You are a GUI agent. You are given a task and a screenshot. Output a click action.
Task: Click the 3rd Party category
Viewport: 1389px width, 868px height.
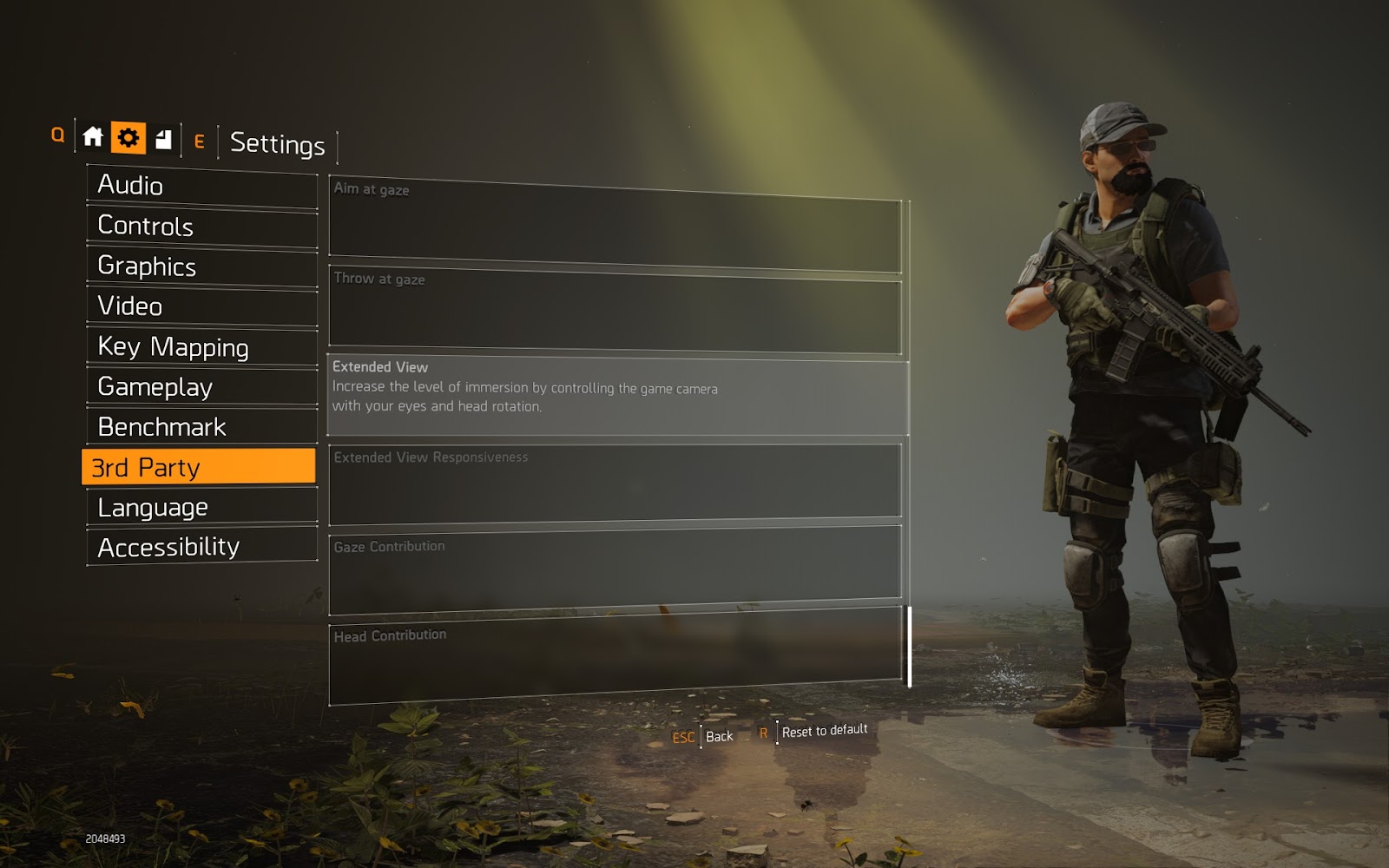[x=199, y=467]
